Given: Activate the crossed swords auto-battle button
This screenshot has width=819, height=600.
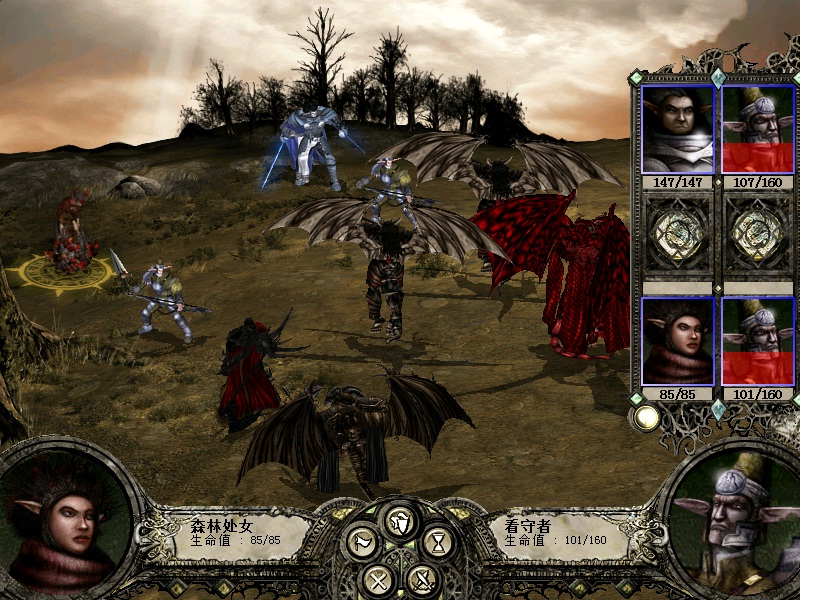Looking at the screenshot, I should [423, 579].
